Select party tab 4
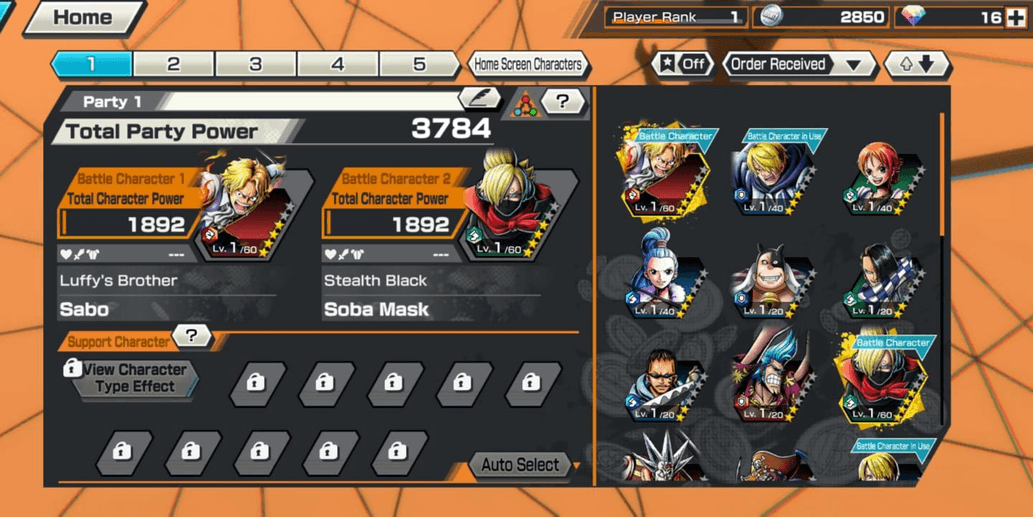Viewport: 1033px width, 517px height. pyautogui.click(x=337, y=64)
